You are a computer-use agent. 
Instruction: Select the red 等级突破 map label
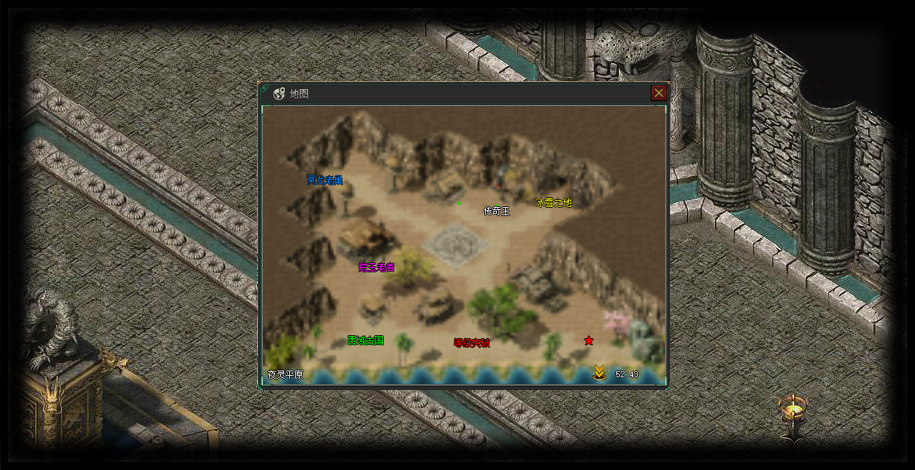[471, 342]
